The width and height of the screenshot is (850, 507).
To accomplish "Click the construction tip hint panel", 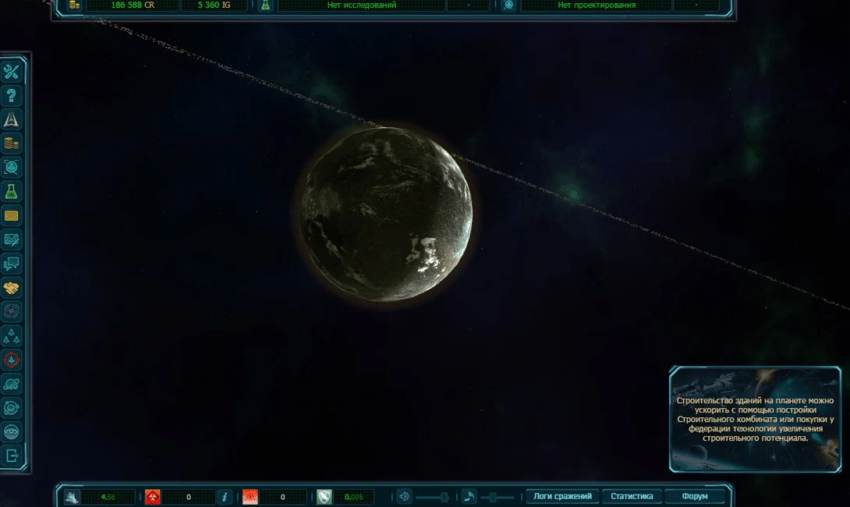I will [755, 418].
